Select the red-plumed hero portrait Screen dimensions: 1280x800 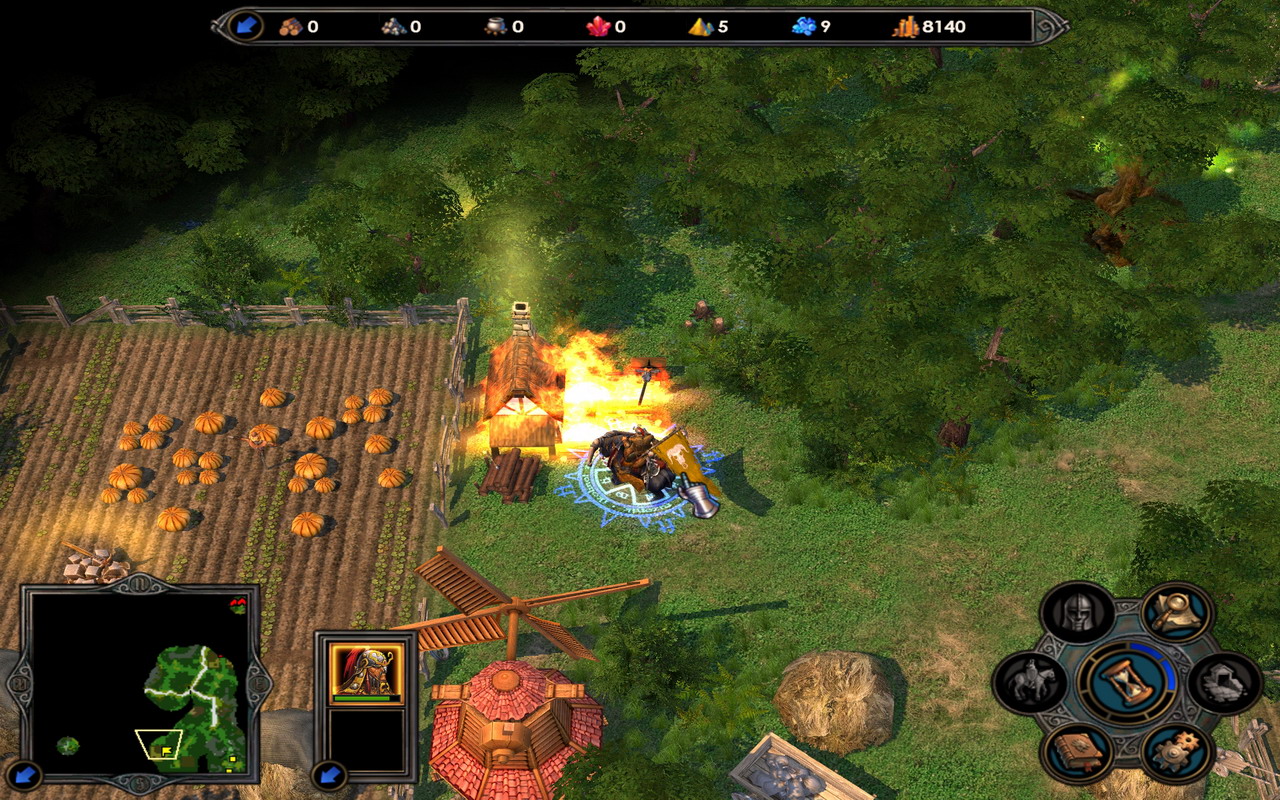pyautogui.click(x=367, y=668)
